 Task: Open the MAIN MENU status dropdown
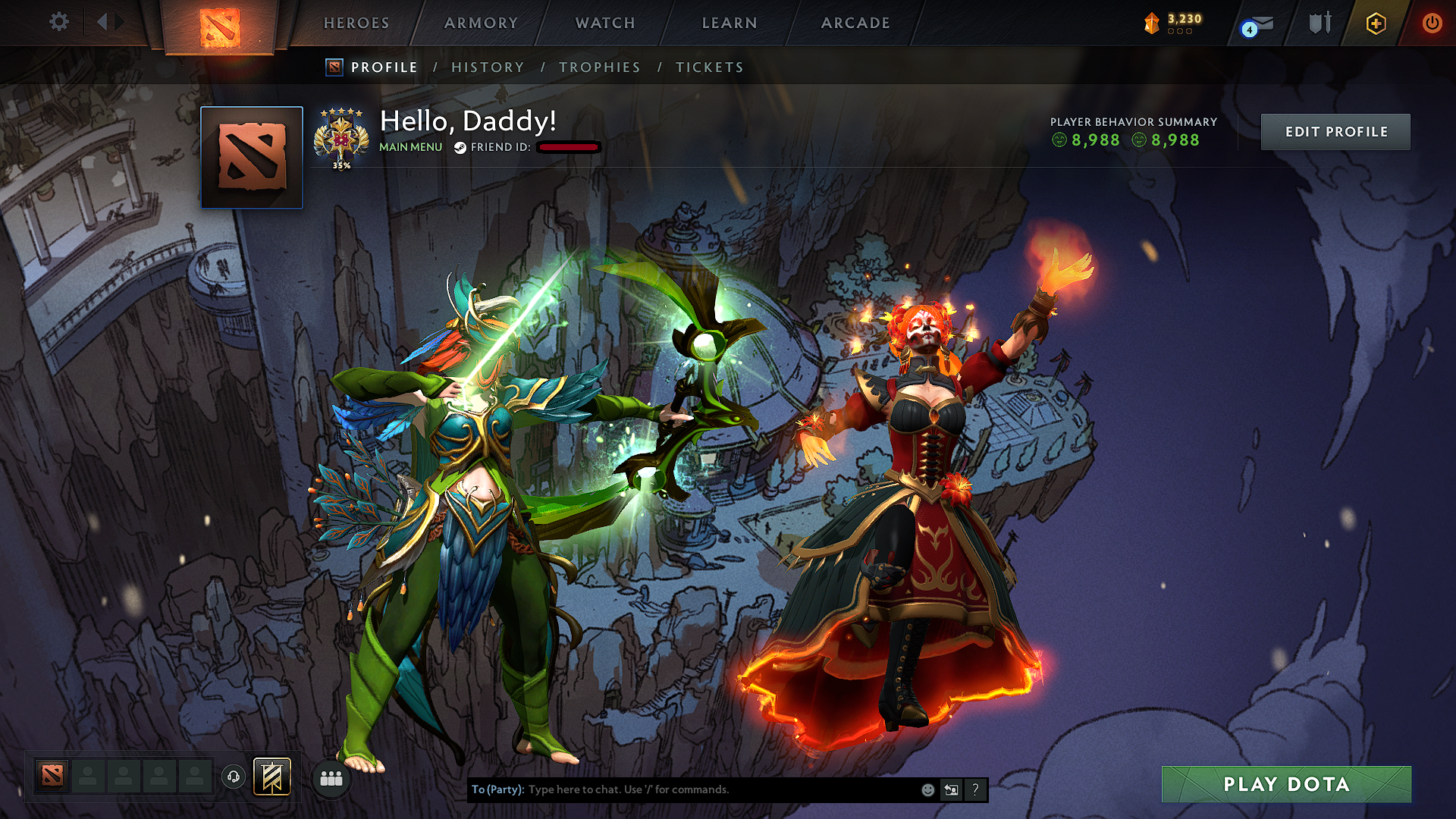coord(410,147)
